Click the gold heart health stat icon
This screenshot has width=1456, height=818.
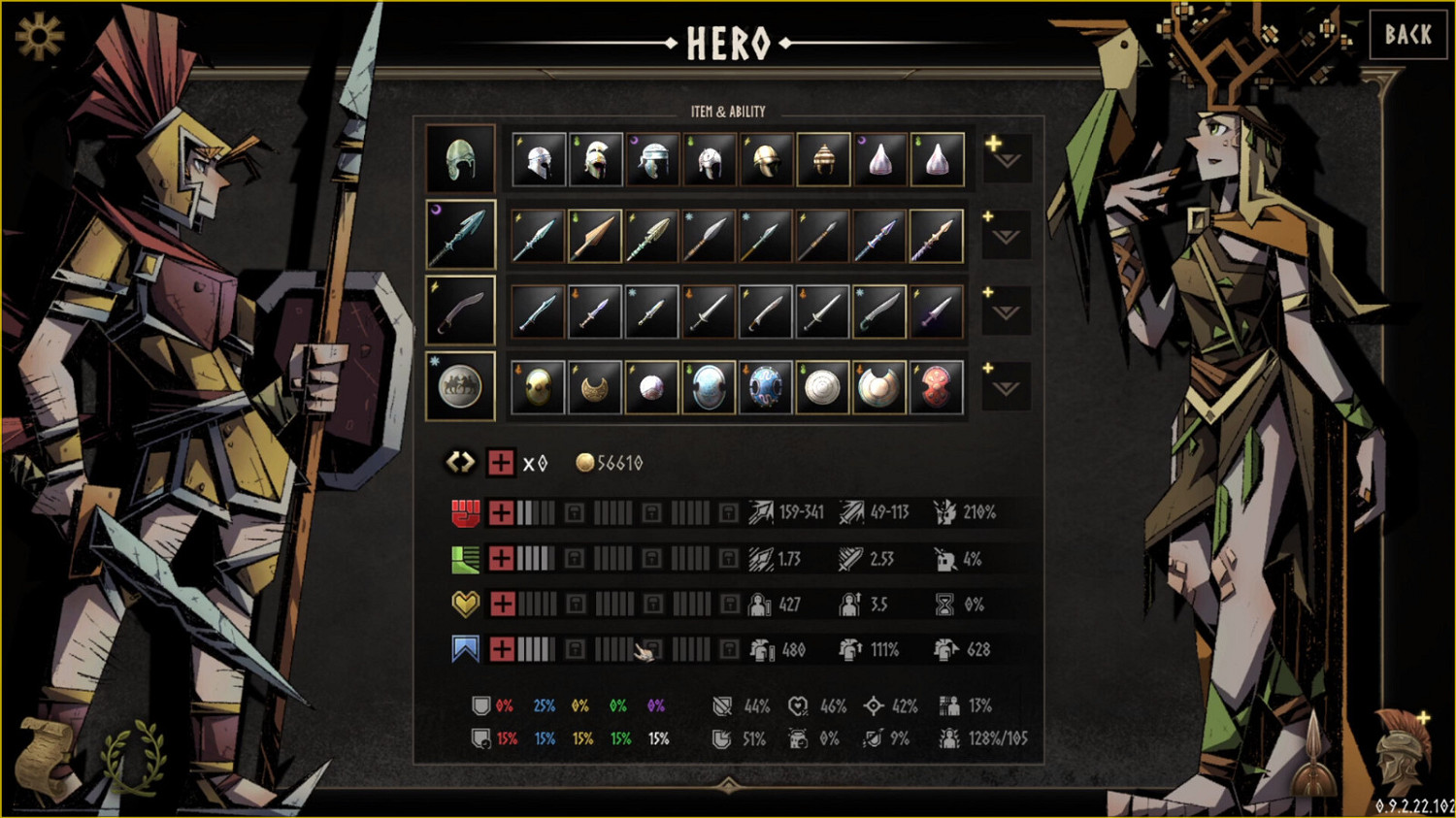(x=466, y=604)
